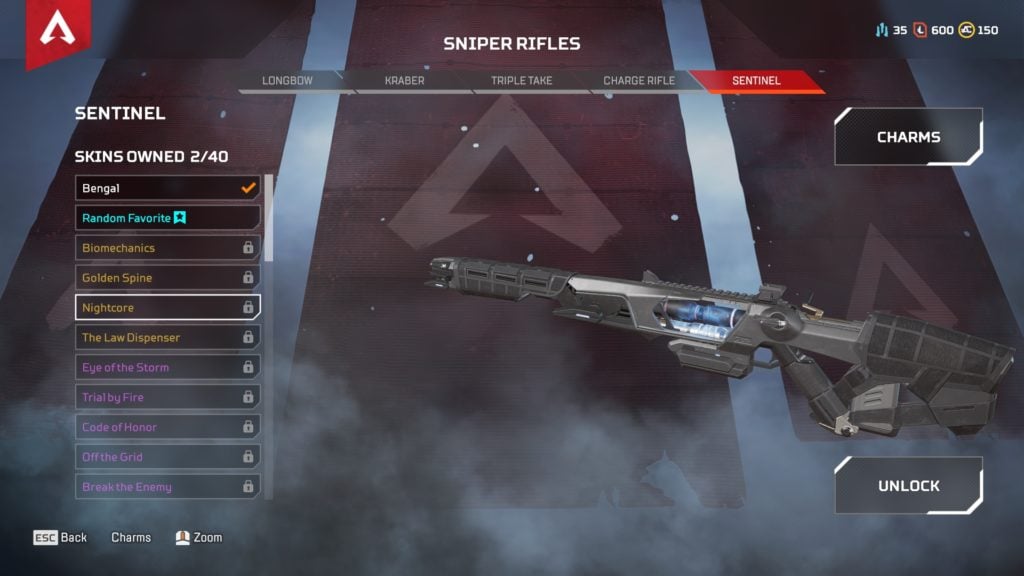This screenshot has width=1024, height=576.
Task: Select the Random Favorite option
Action: pos(167,218)
